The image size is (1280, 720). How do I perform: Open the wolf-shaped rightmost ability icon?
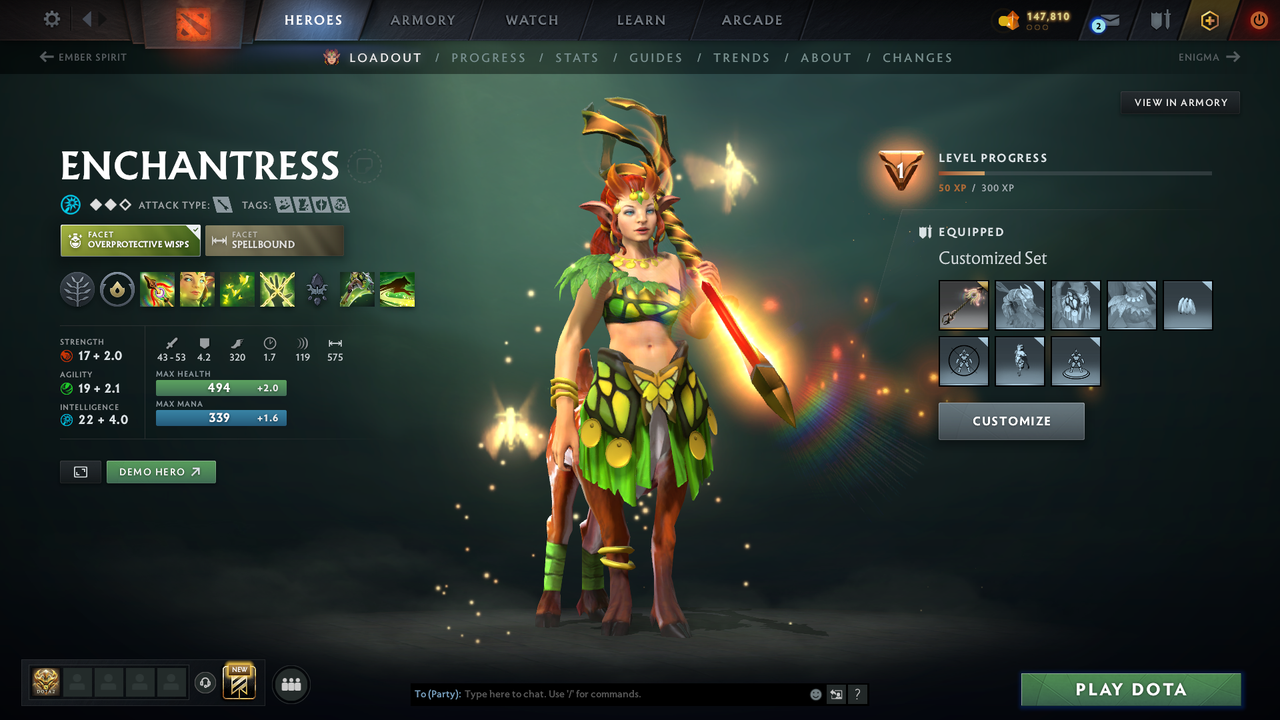397,289
